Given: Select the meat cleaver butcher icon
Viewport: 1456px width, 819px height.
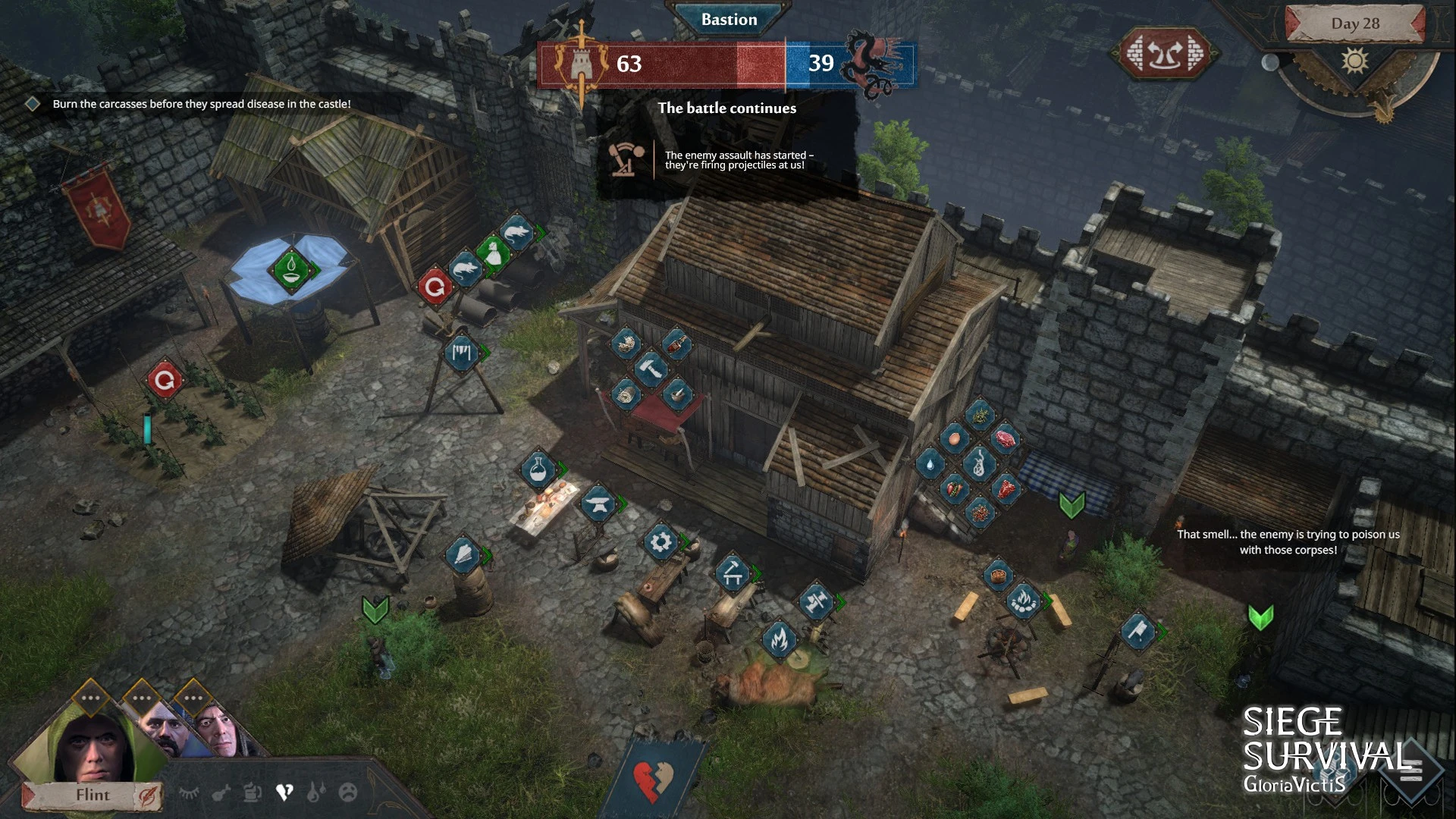Looking at the screenshot, I should 1137,631.
